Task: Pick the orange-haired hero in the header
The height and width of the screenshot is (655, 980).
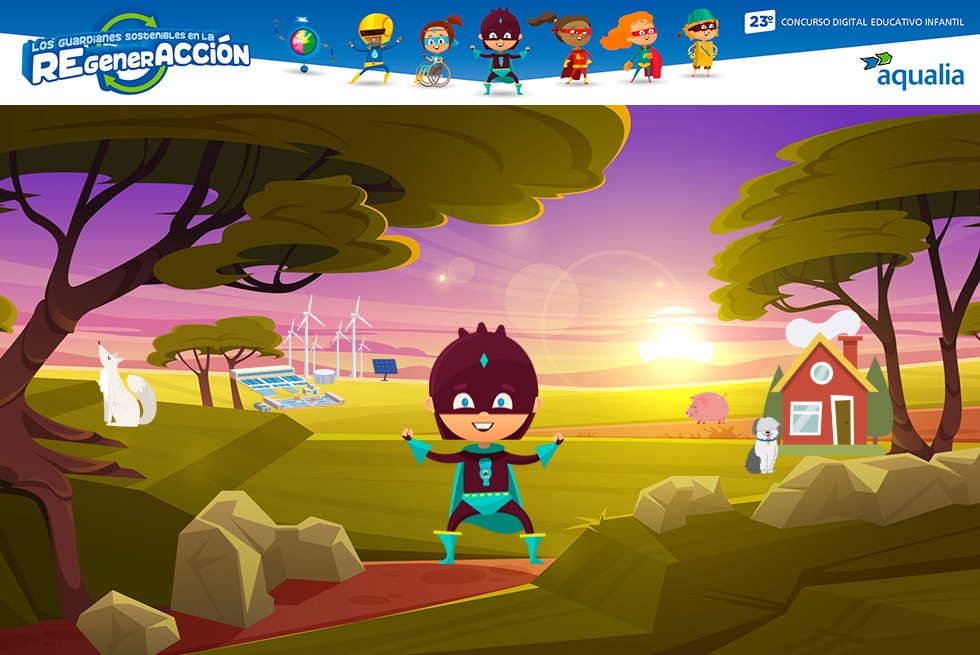Action: click(636, 47)
